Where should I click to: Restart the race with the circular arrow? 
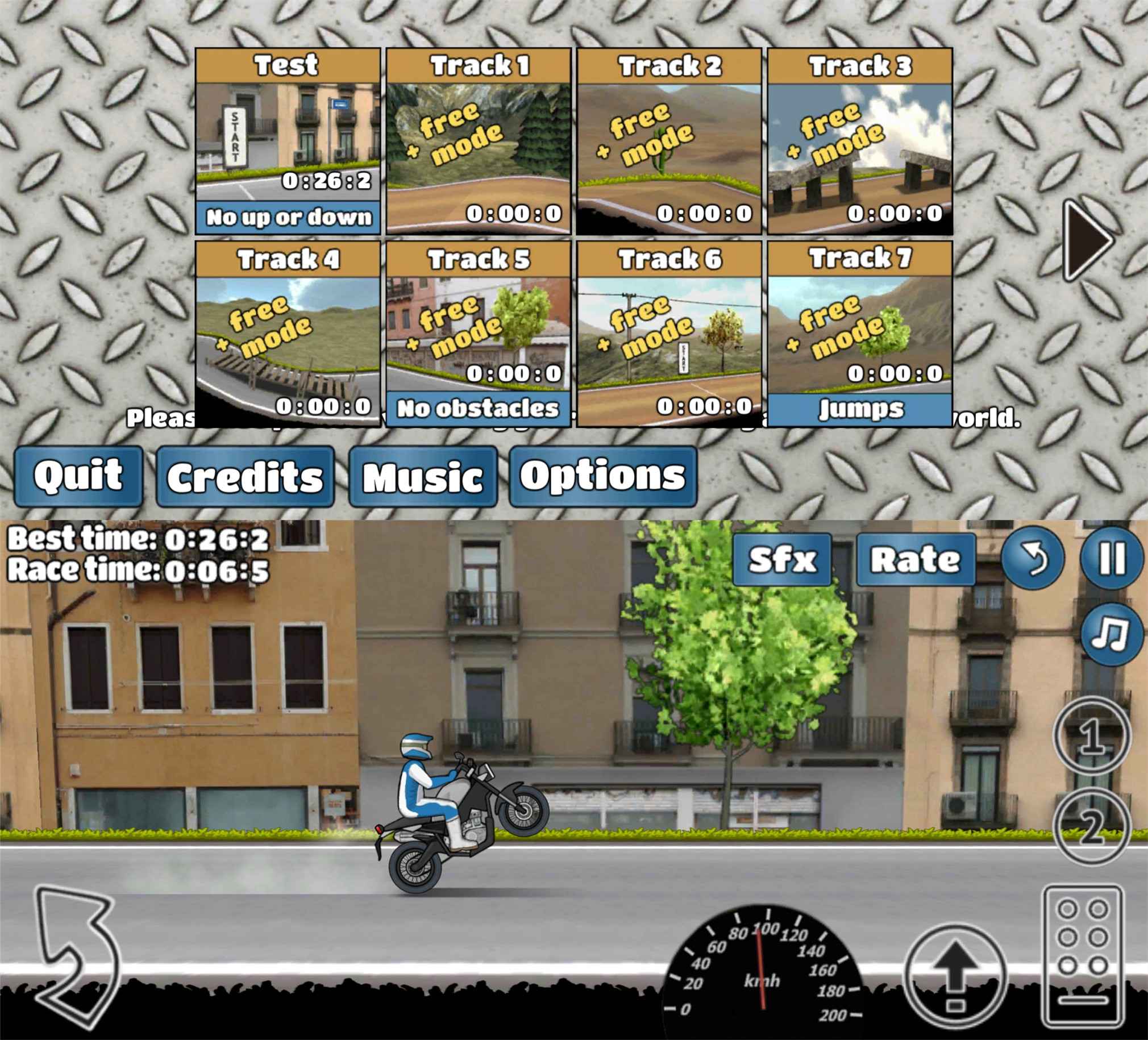(1033, 558)
